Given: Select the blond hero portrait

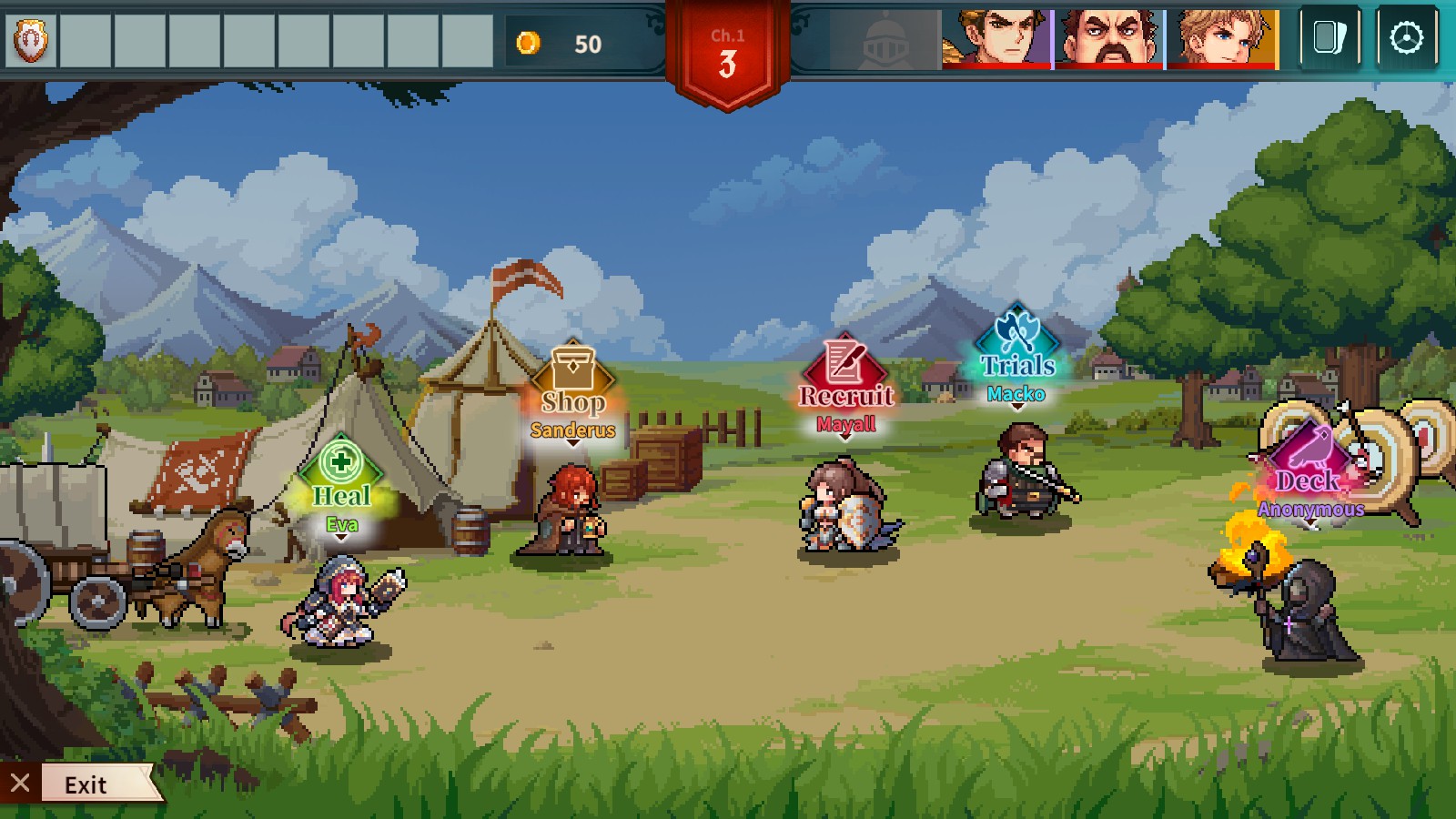Looking at the screenshot, I should pos(1222,39).
